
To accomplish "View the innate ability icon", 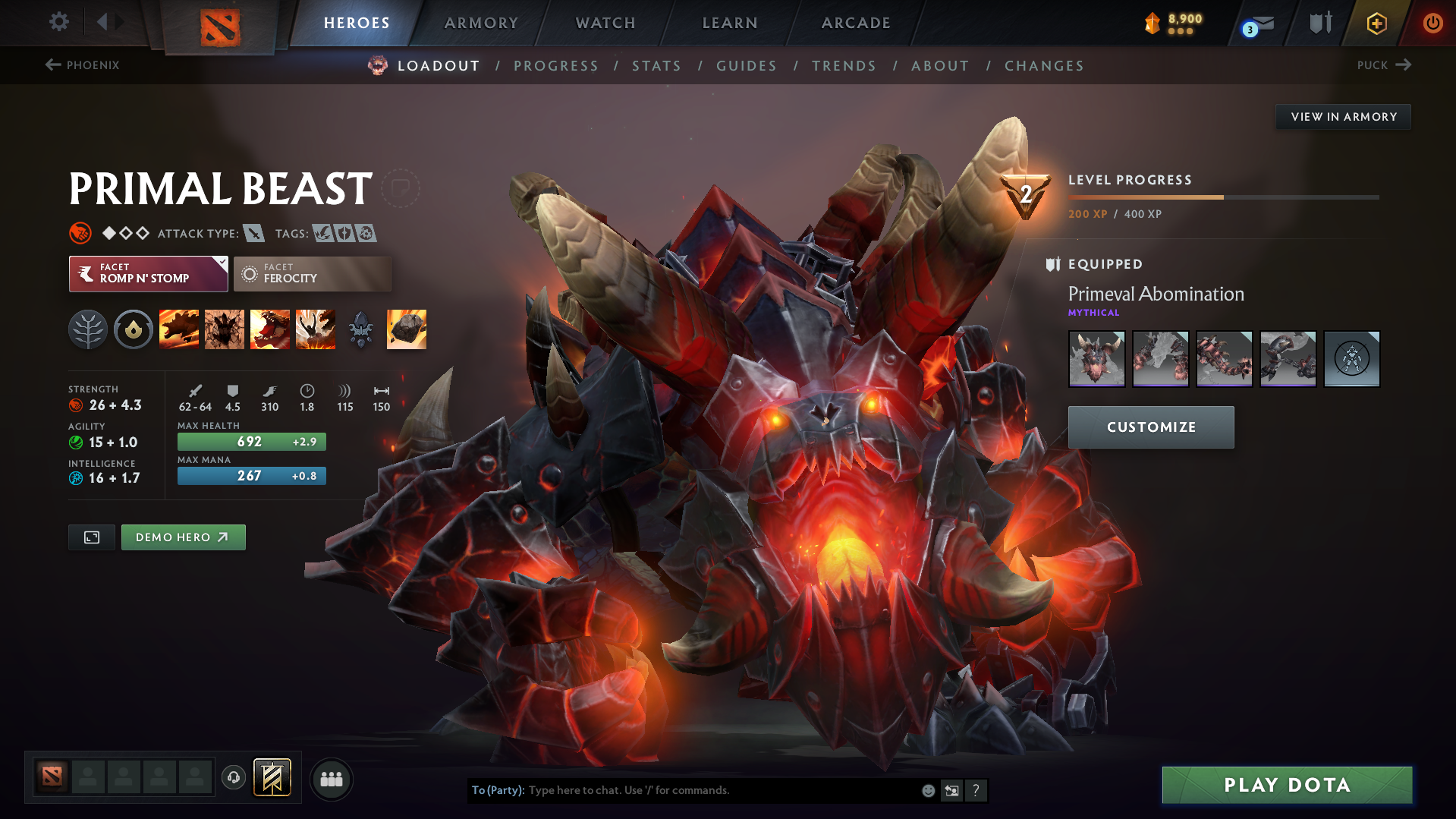I will click(x=134, y=329).
